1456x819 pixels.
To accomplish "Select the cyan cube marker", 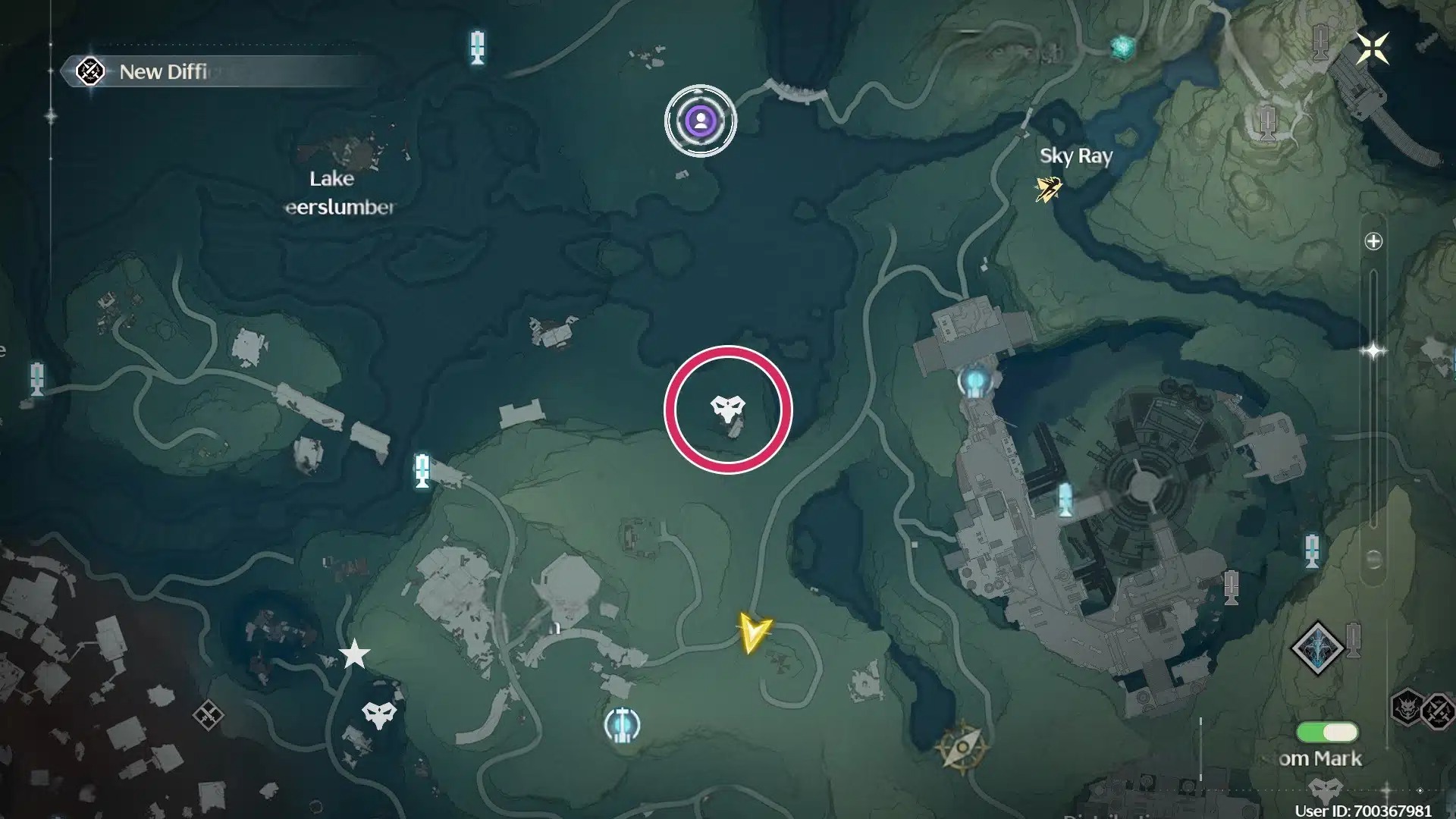I will (x=1122, y=47).
